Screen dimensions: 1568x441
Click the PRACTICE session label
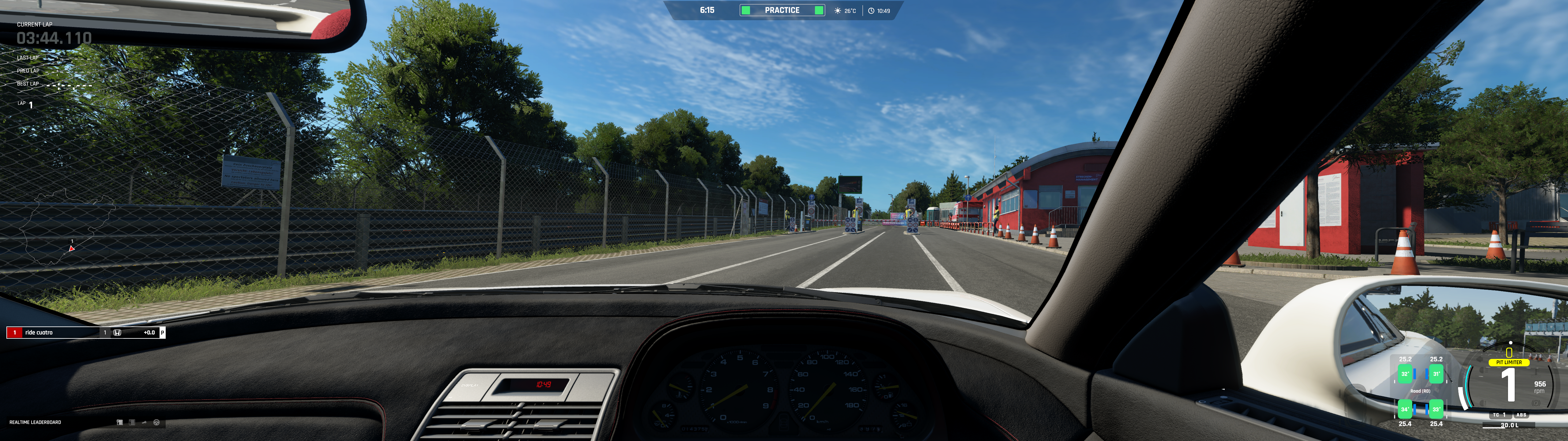point(782,10)
